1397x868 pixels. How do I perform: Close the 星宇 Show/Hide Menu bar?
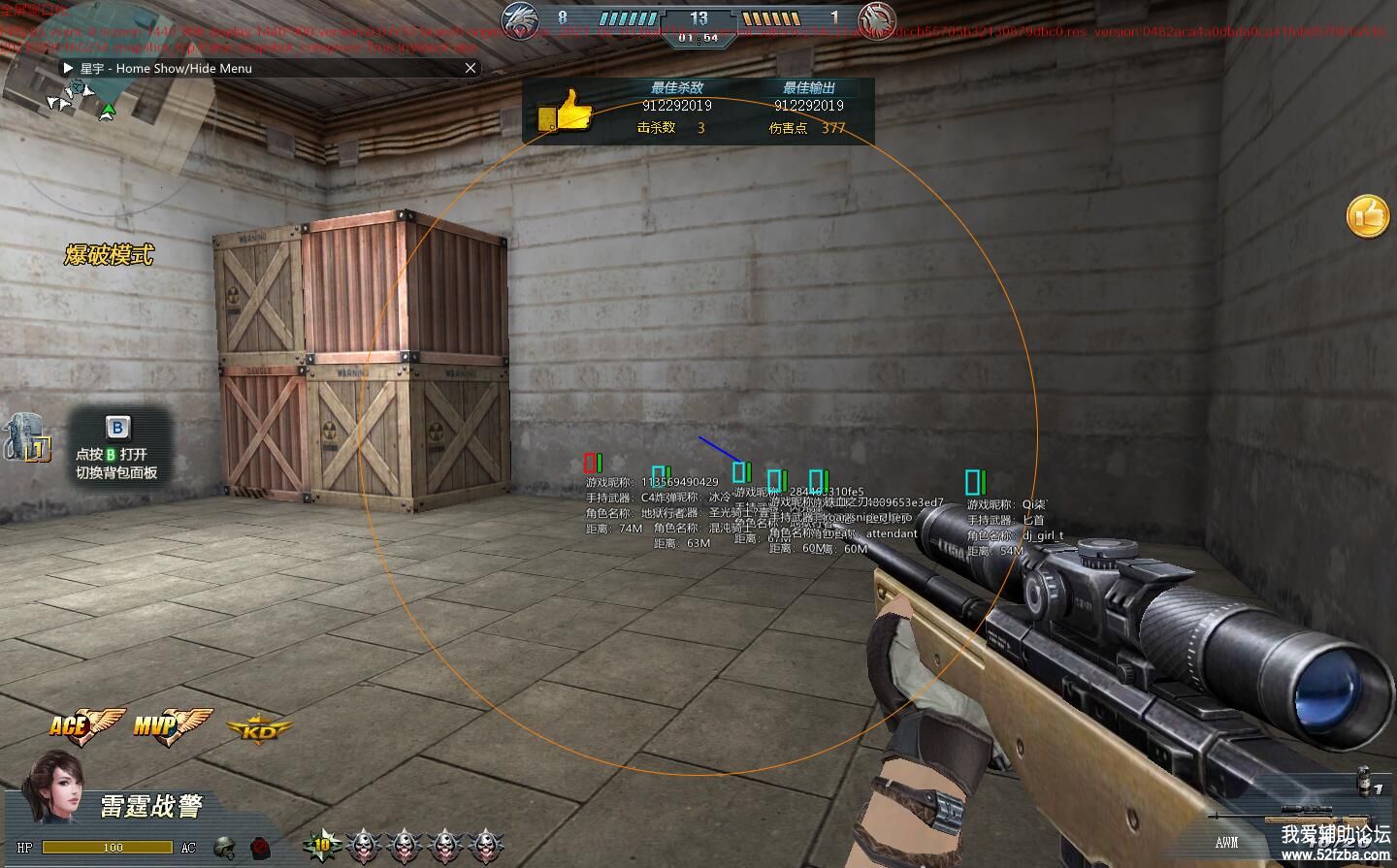click(471, 68)
